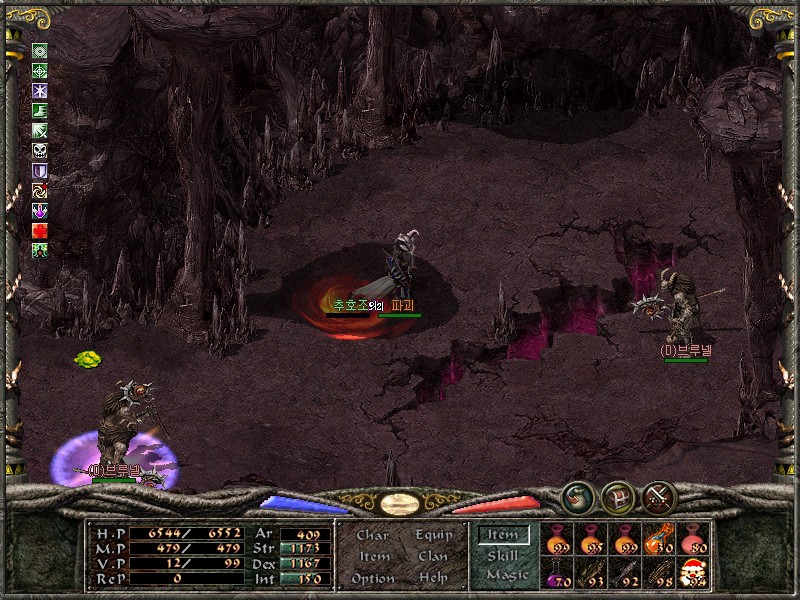Viewport: 800px width, 600px height.
Task: Click the skull buff icon
Action: click(x=40, y=151)
